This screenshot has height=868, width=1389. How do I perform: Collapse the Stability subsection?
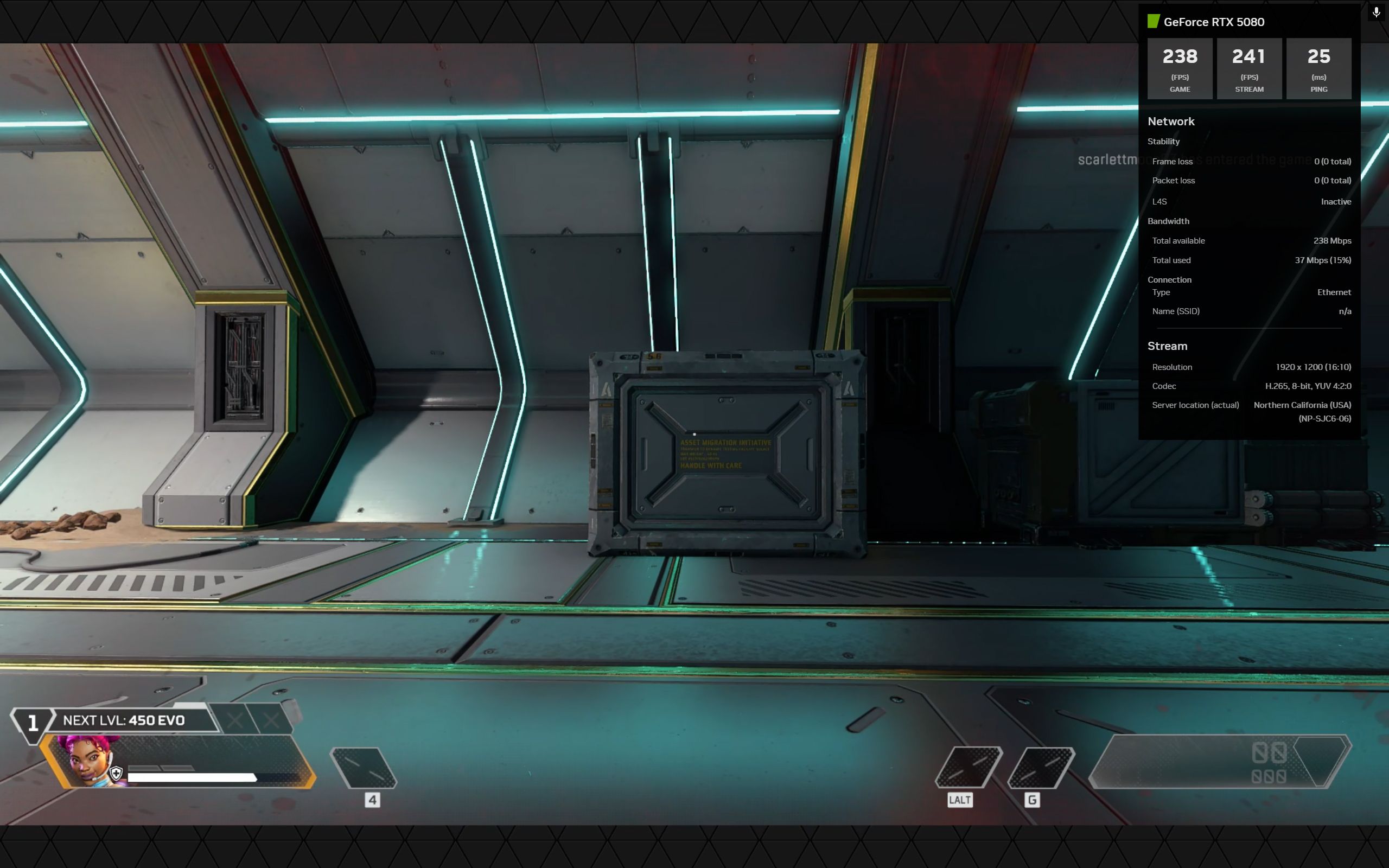pyautogui.click(x=1163, y=141)
